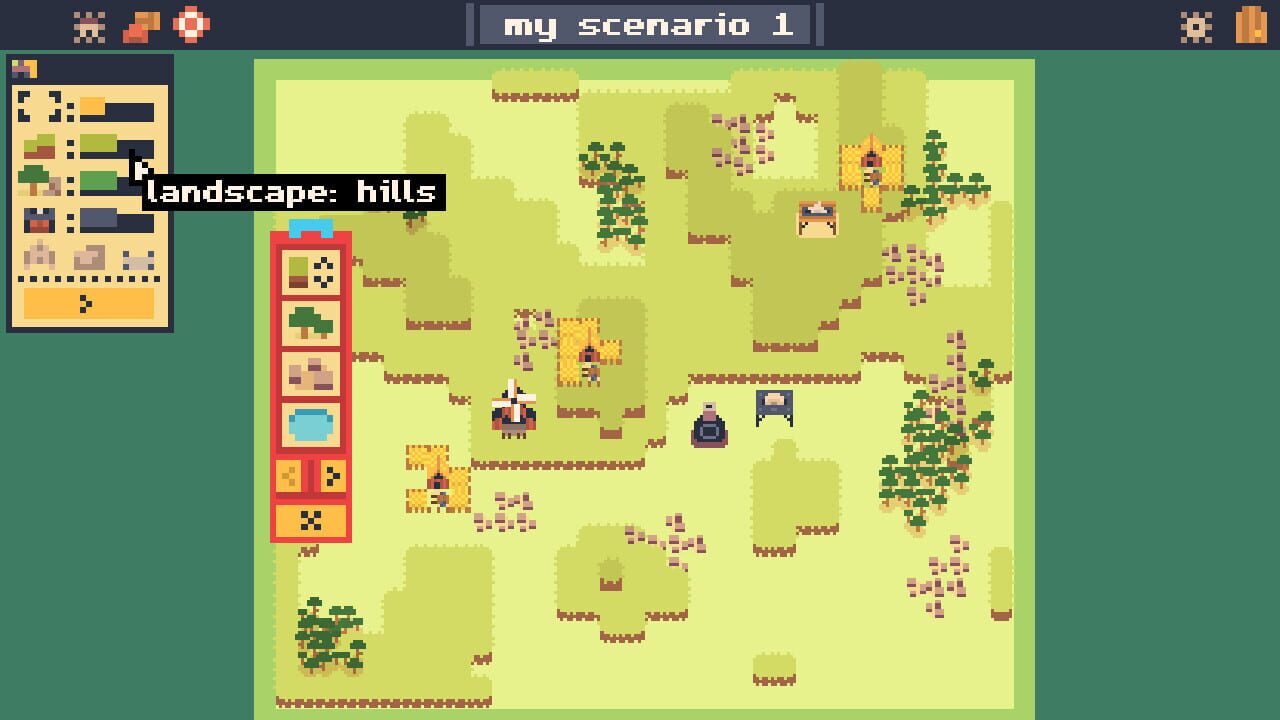Click the right chevron on the red toolbar
The image size is (1280, 720).
332,473
